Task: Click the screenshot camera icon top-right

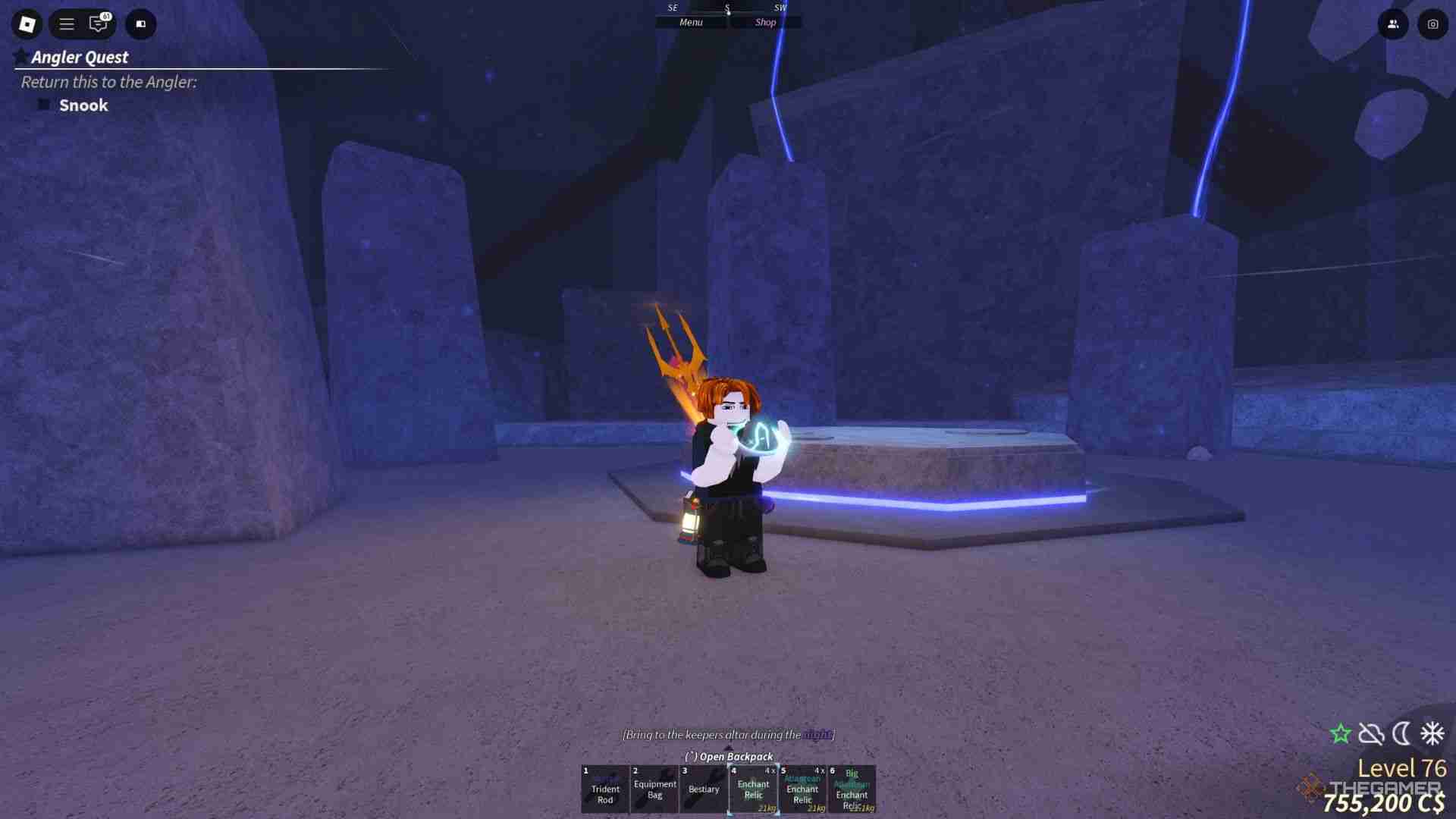Action: [x=1433, y=24]
